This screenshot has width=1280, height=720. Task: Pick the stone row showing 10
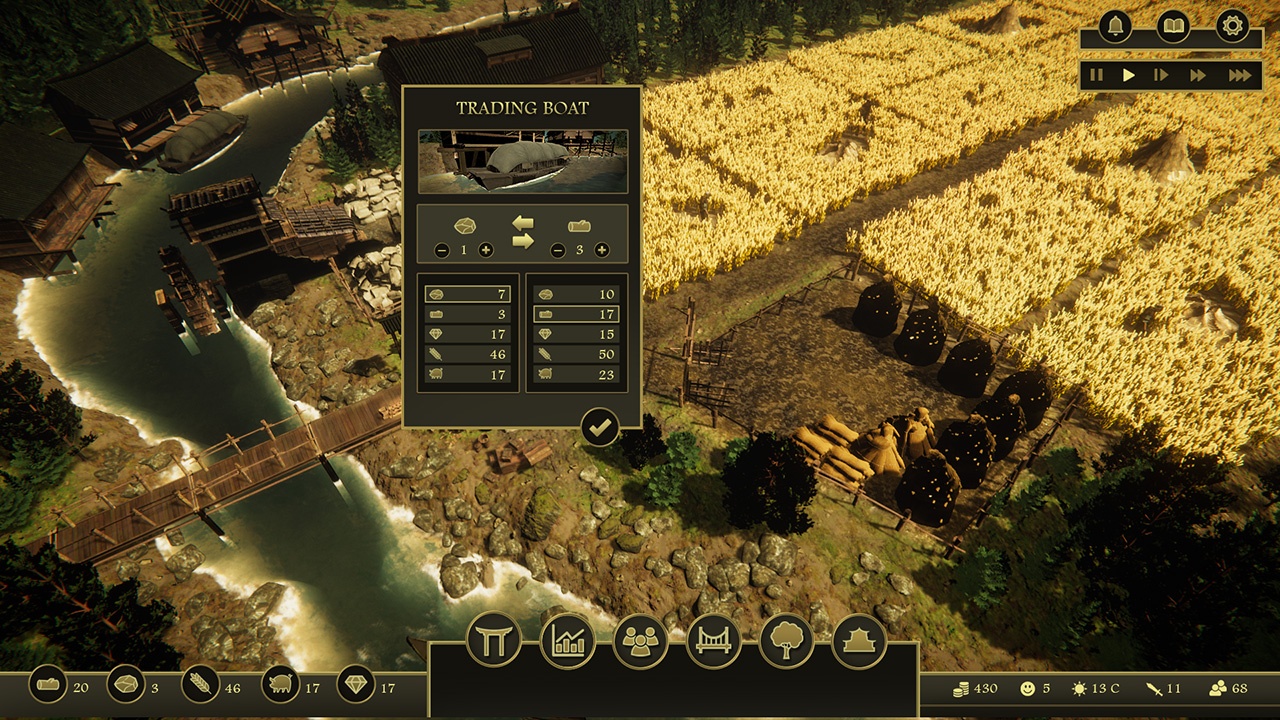point(576,294)
